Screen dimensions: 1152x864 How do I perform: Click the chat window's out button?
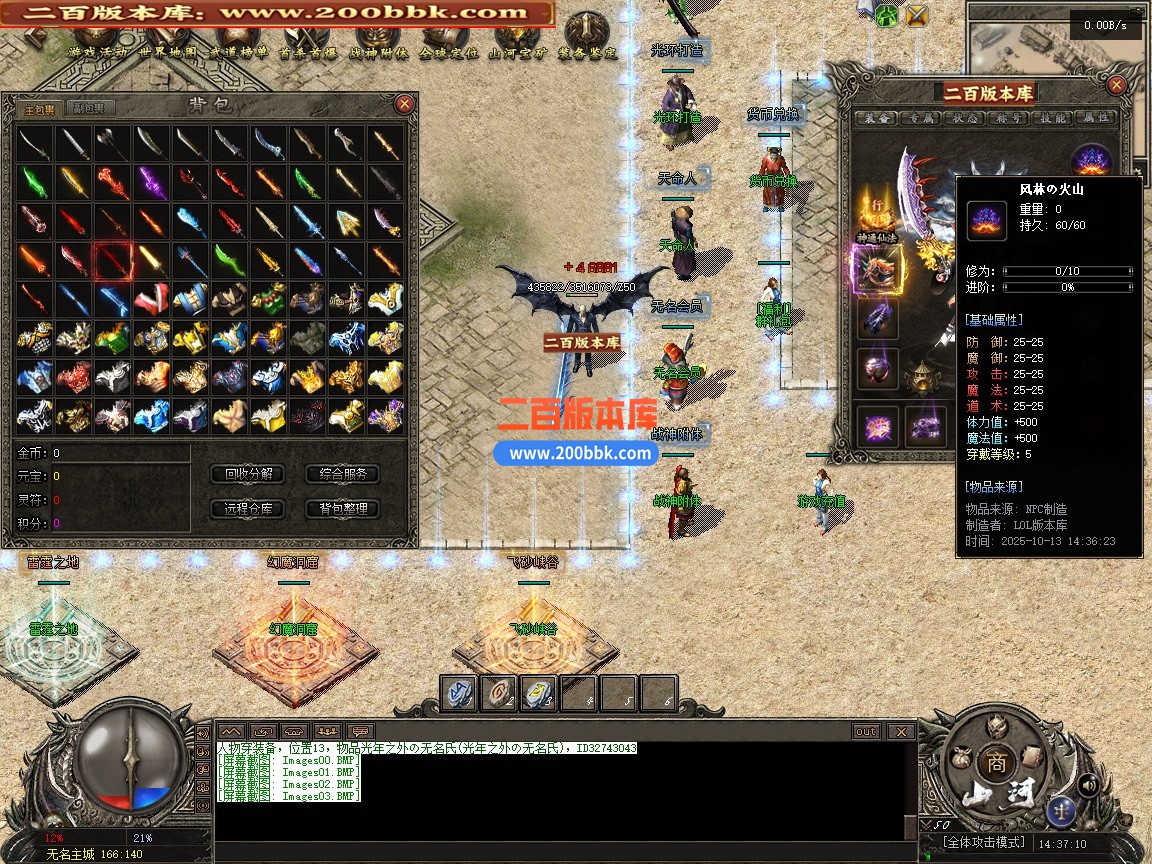pyautogui.click(x=866, y=732)
